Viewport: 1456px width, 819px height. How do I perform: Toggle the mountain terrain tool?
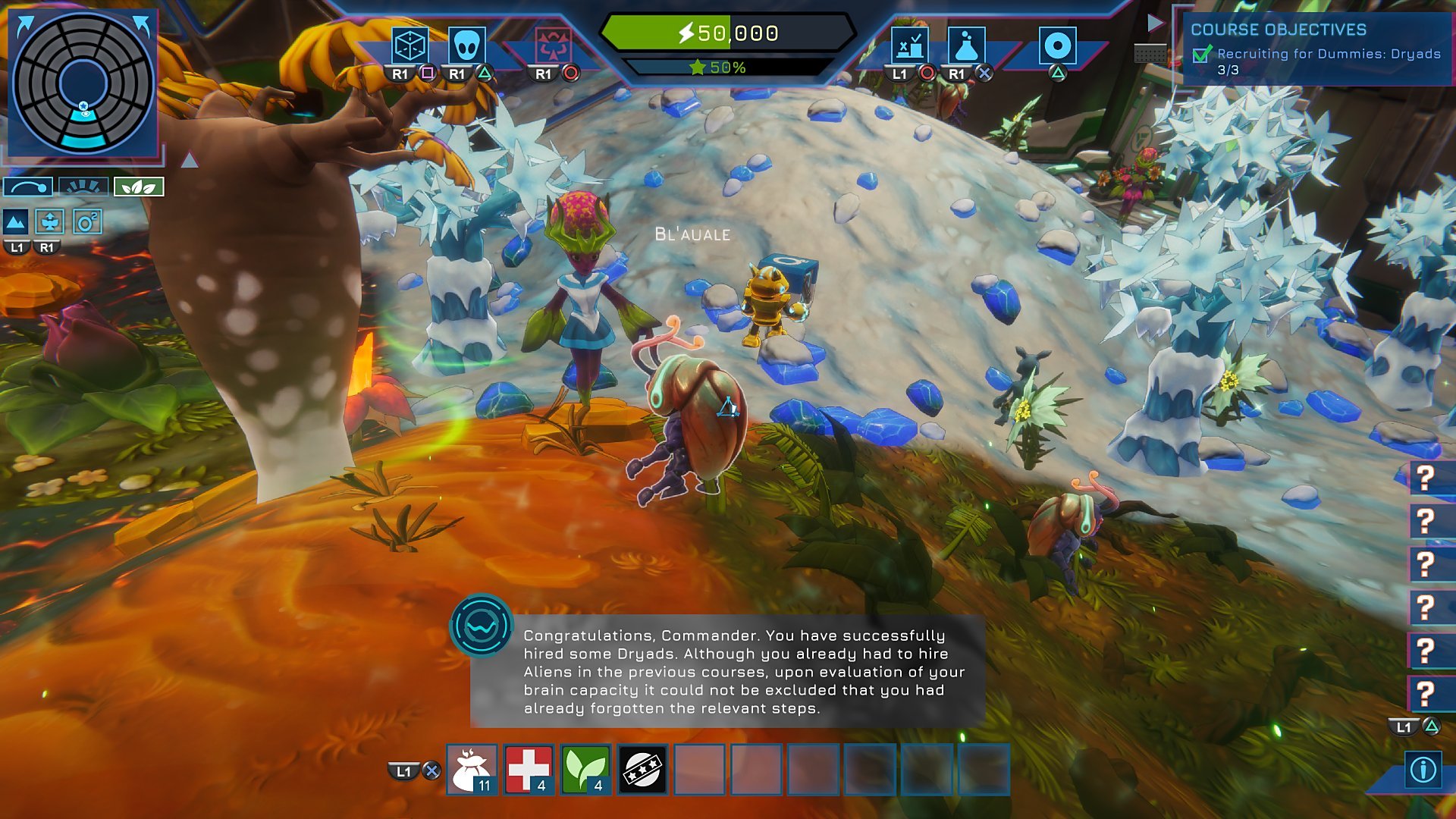pyautogui.click(x=16, y=222)
